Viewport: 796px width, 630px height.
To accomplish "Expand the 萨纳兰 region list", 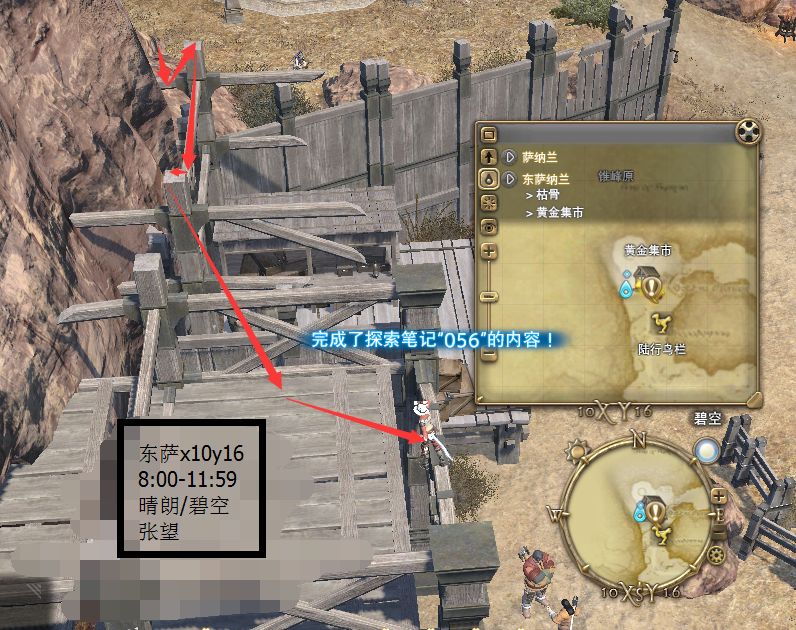I will pos(510,157).
